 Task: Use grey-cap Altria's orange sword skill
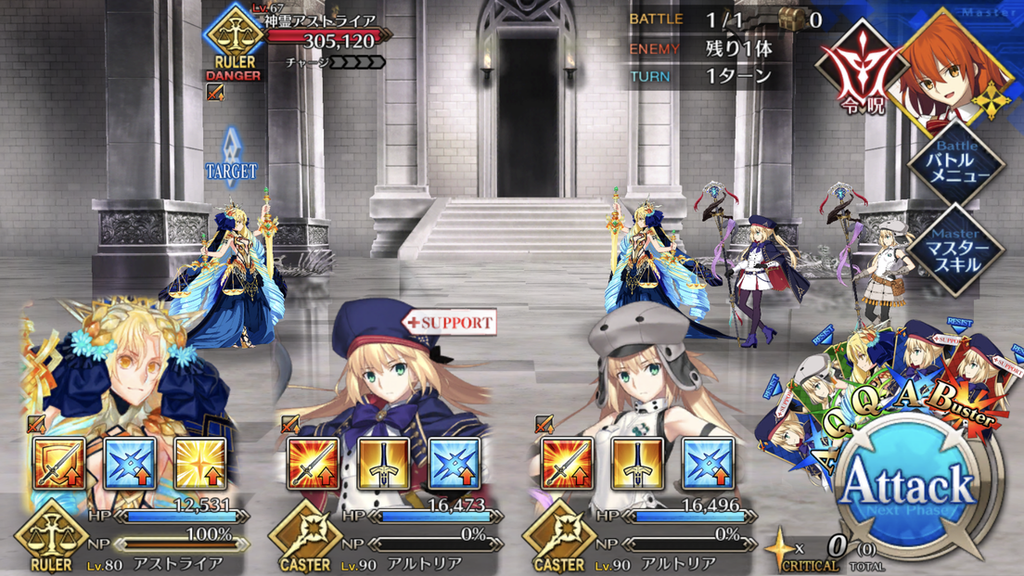[x=567, y=464]
